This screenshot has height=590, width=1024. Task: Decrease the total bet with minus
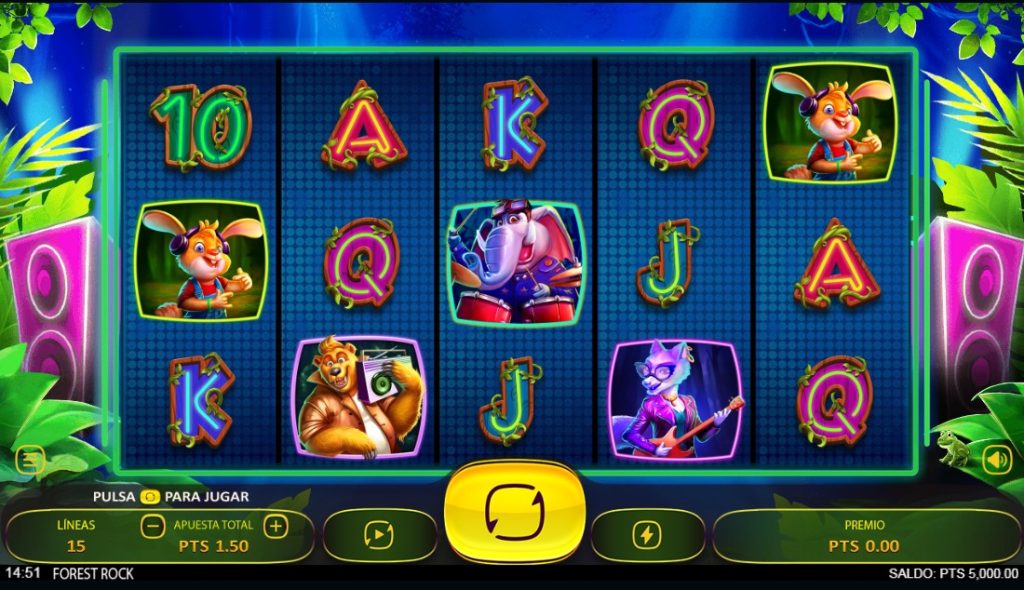click(x=153, y=526)
